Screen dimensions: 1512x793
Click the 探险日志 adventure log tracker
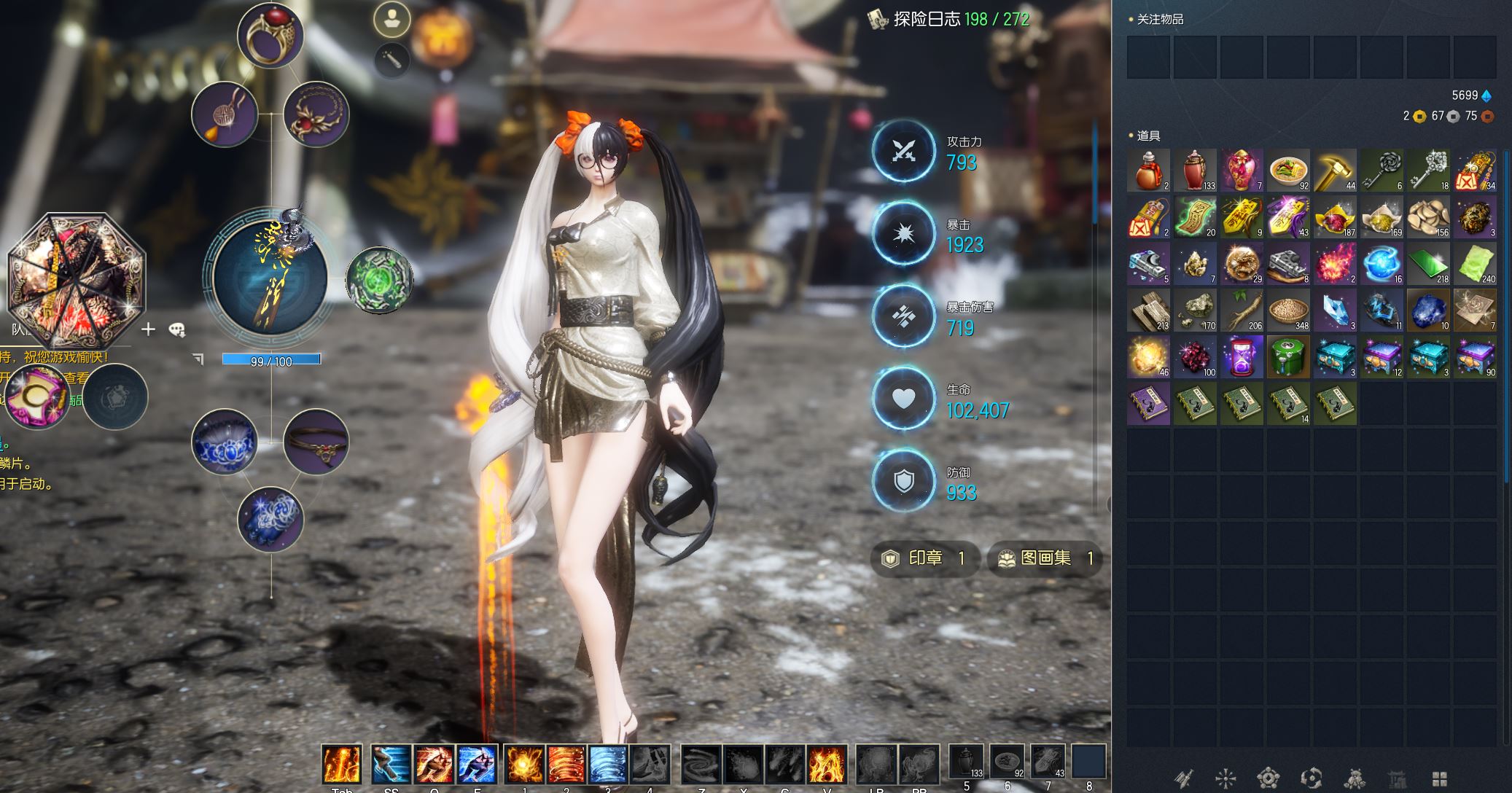[x=948, y=19]
